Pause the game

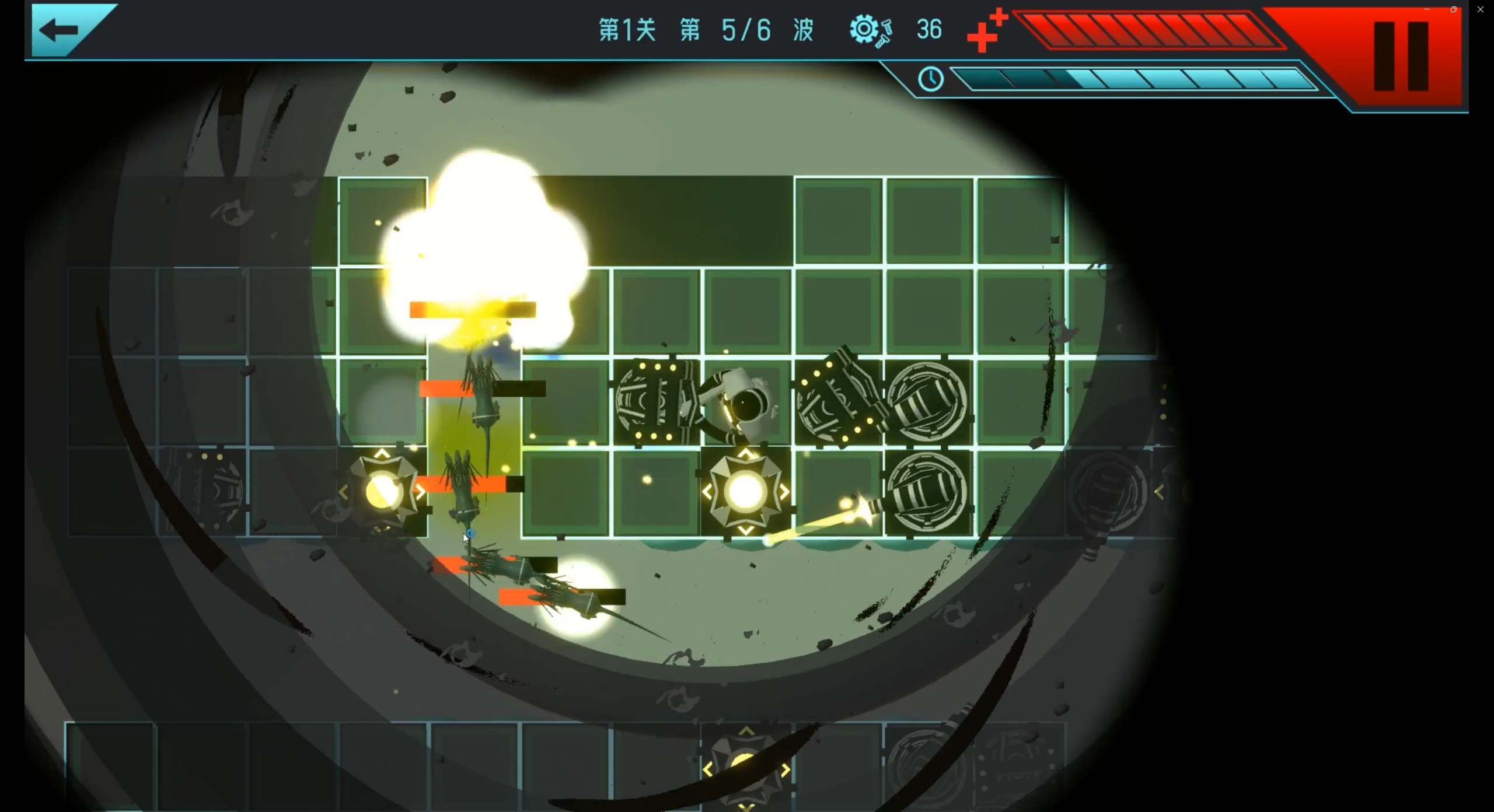coord(1401,57)
